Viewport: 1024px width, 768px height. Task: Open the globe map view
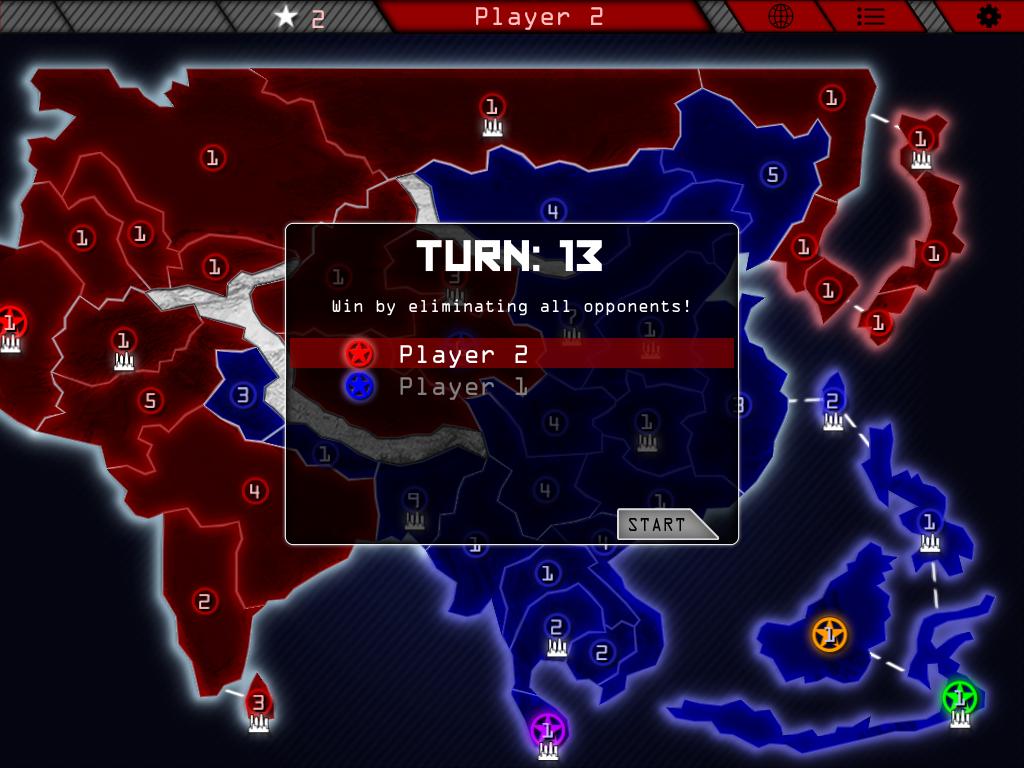point(780,16)
